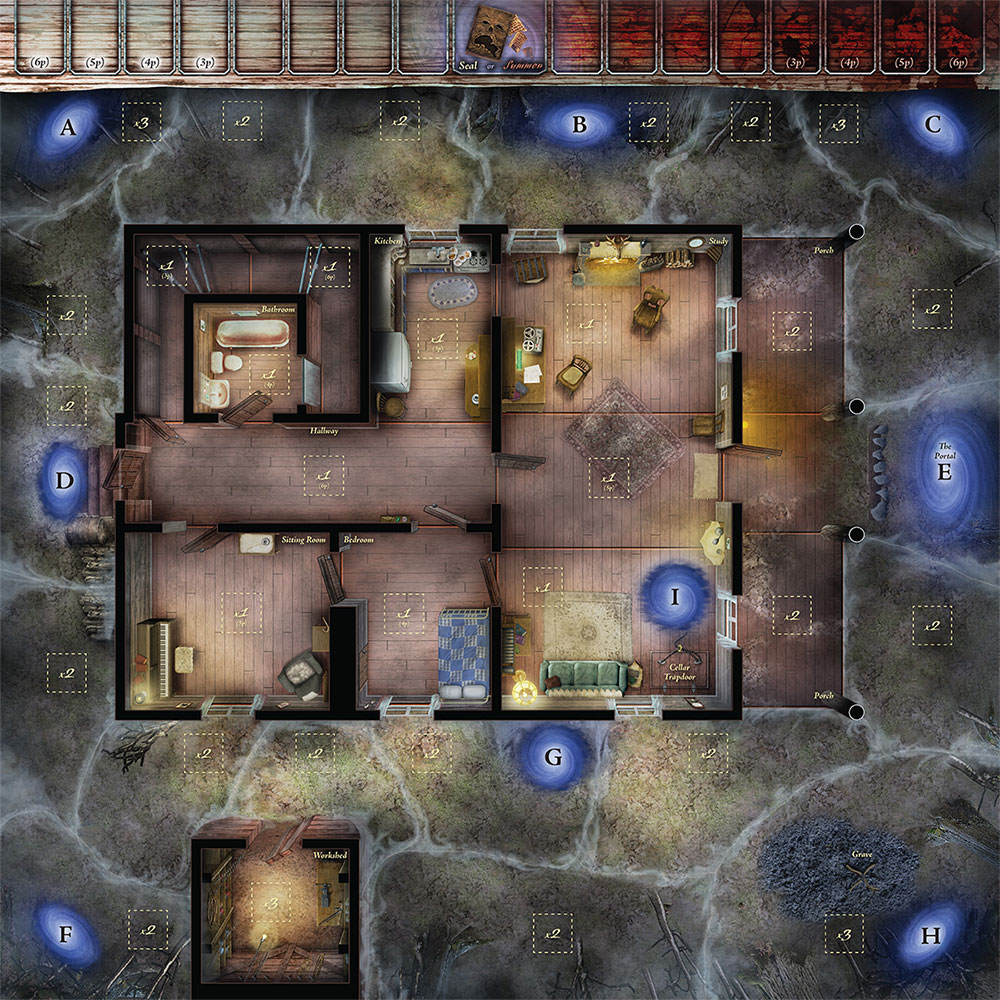Select portal D beside the hallway door

[x=65, y=481]
